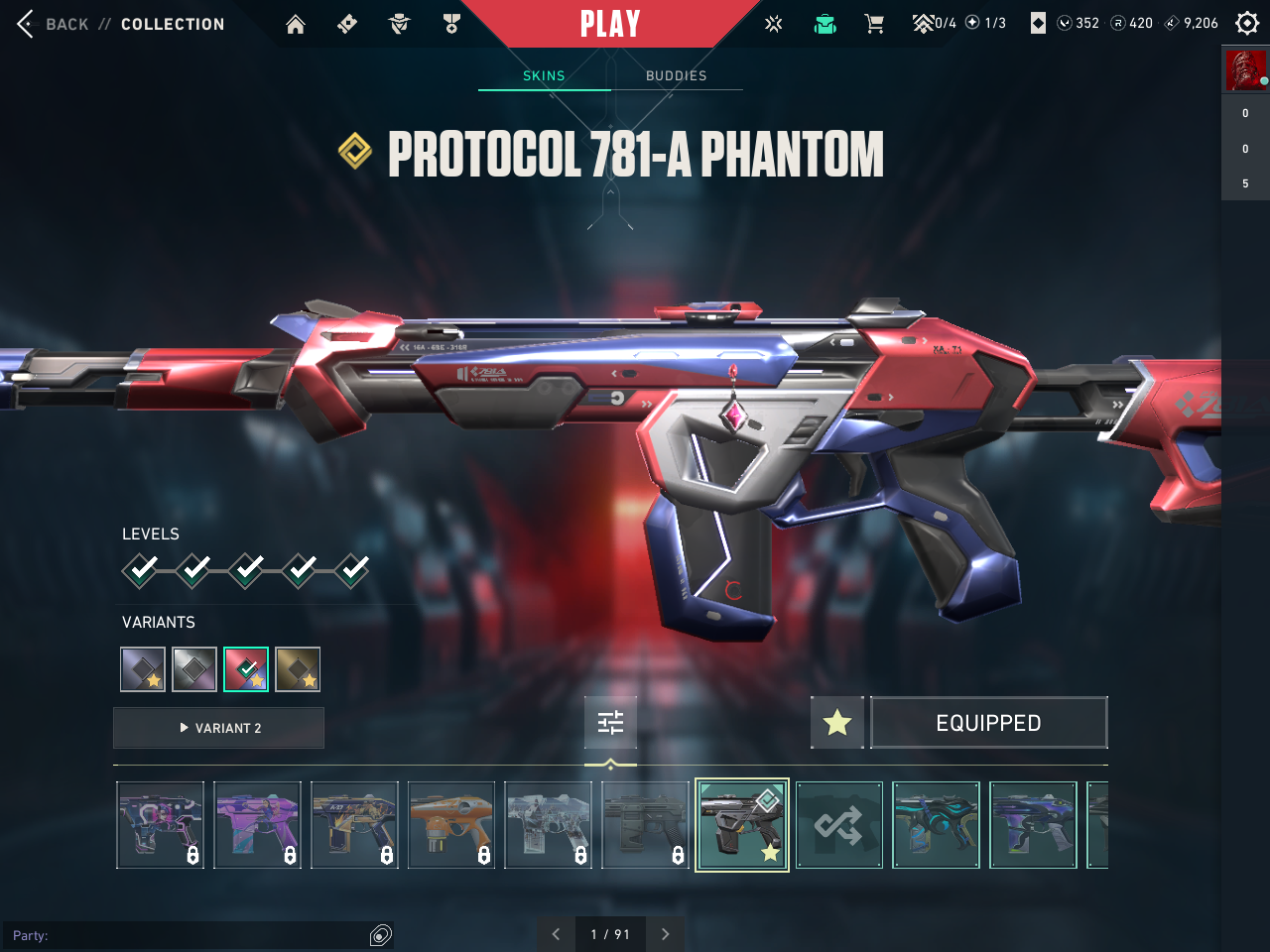
Task: Open the settings gear
Action: coord(1246,24)
